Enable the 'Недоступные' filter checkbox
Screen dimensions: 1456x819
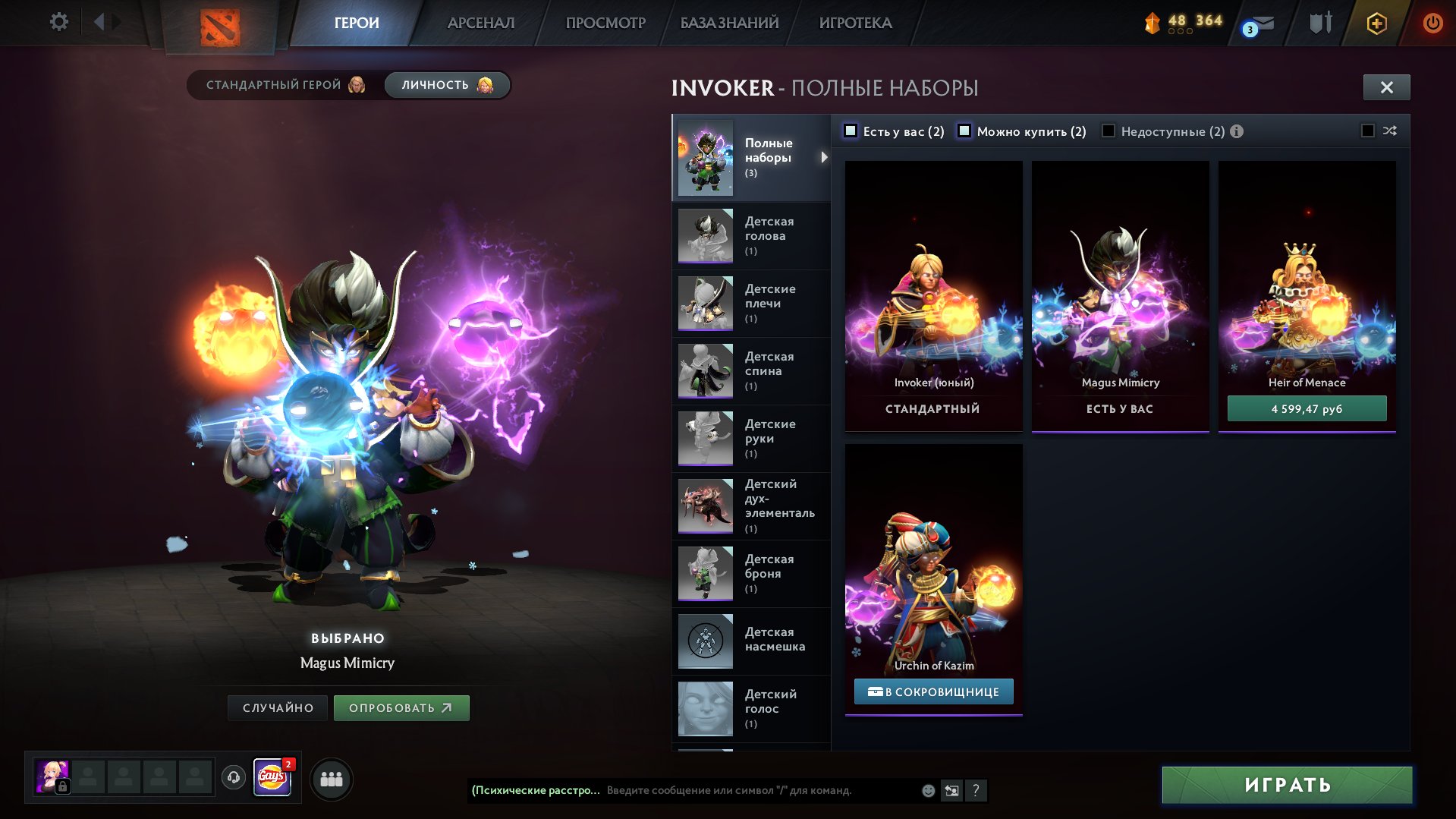point(1109,131)
